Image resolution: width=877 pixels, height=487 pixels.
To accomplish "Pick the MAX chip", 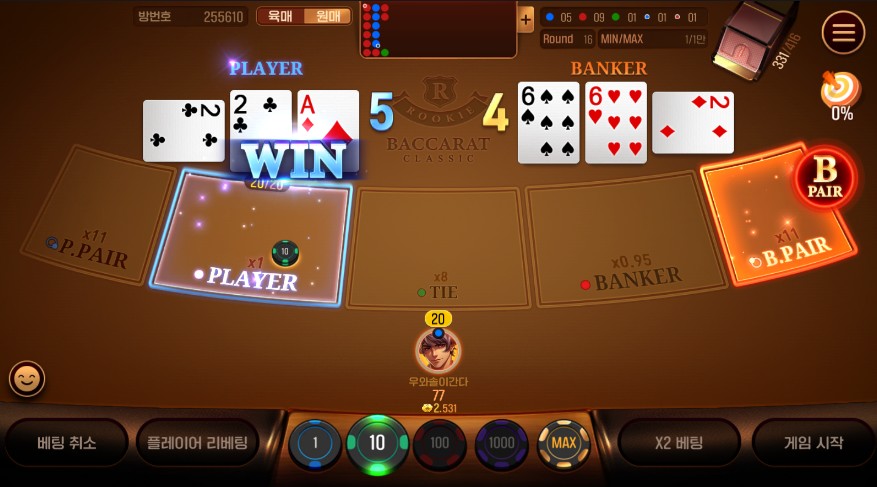I will point(563,443).
